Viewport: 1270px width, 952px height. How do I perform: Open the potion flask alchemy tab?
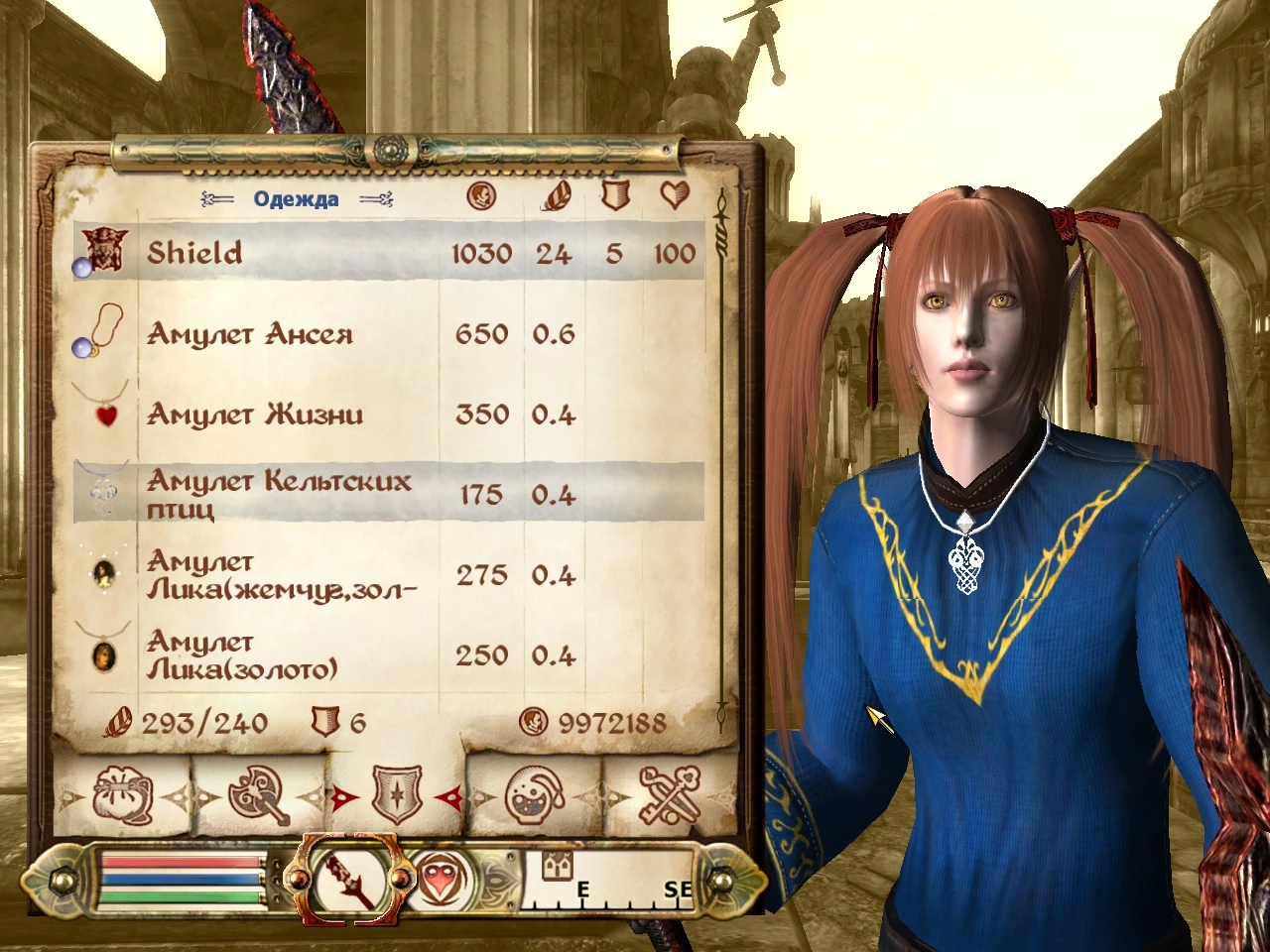[x=536, y=793]
